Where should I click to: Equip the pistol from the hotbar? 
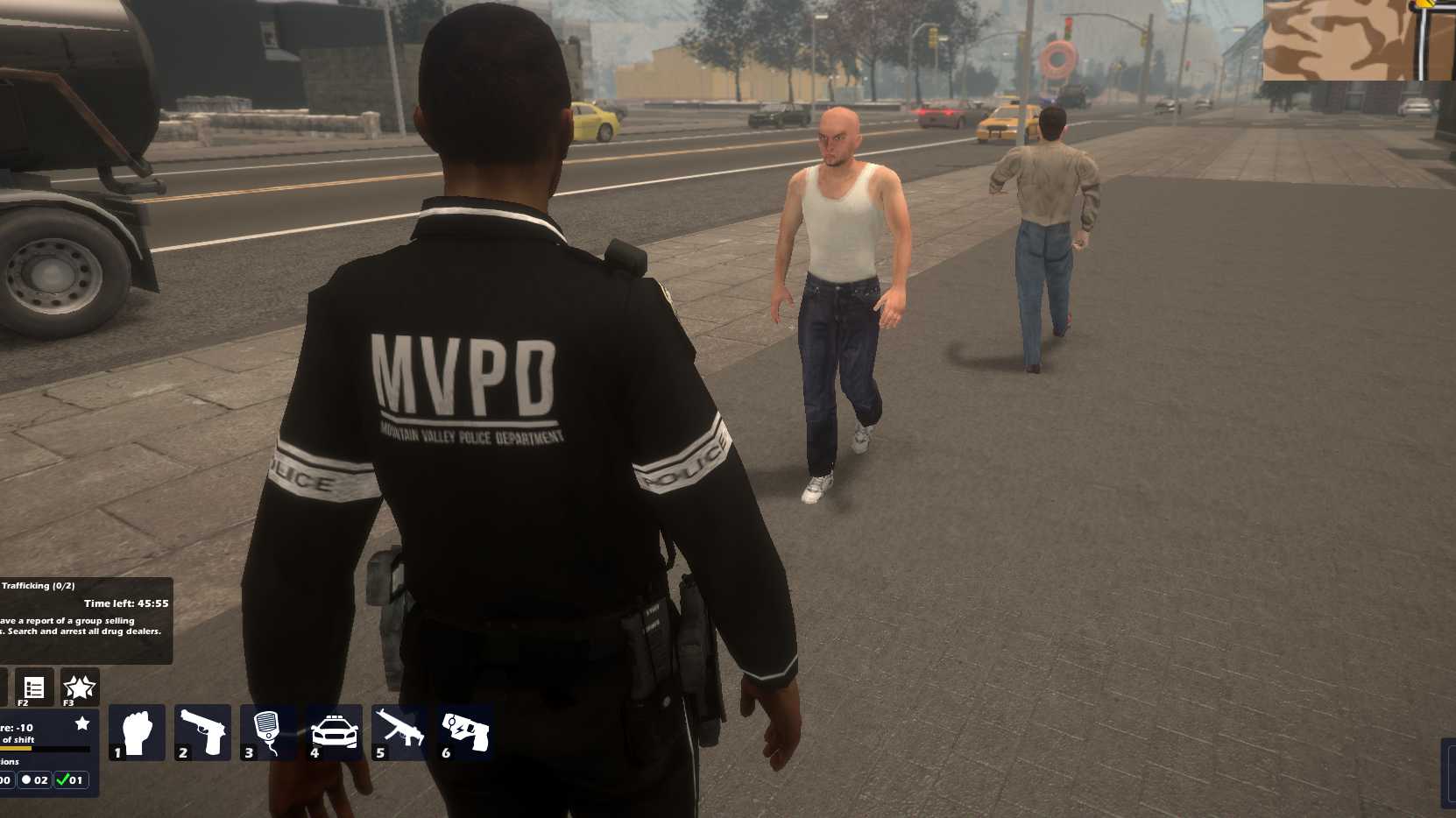[x=202, y=732]
